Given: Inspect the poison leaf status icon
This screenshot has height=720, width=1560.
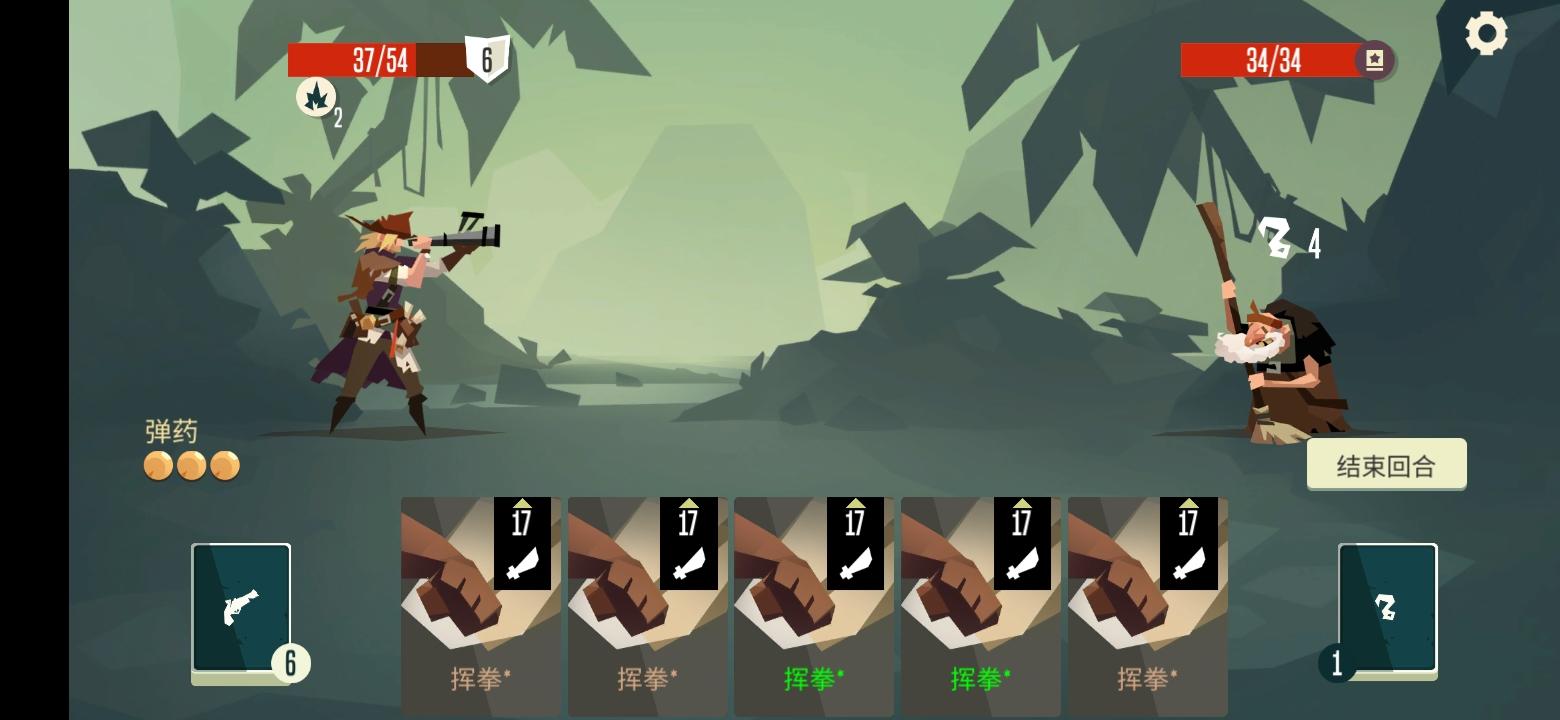Looking at the screenshot, I should [316, 99].
